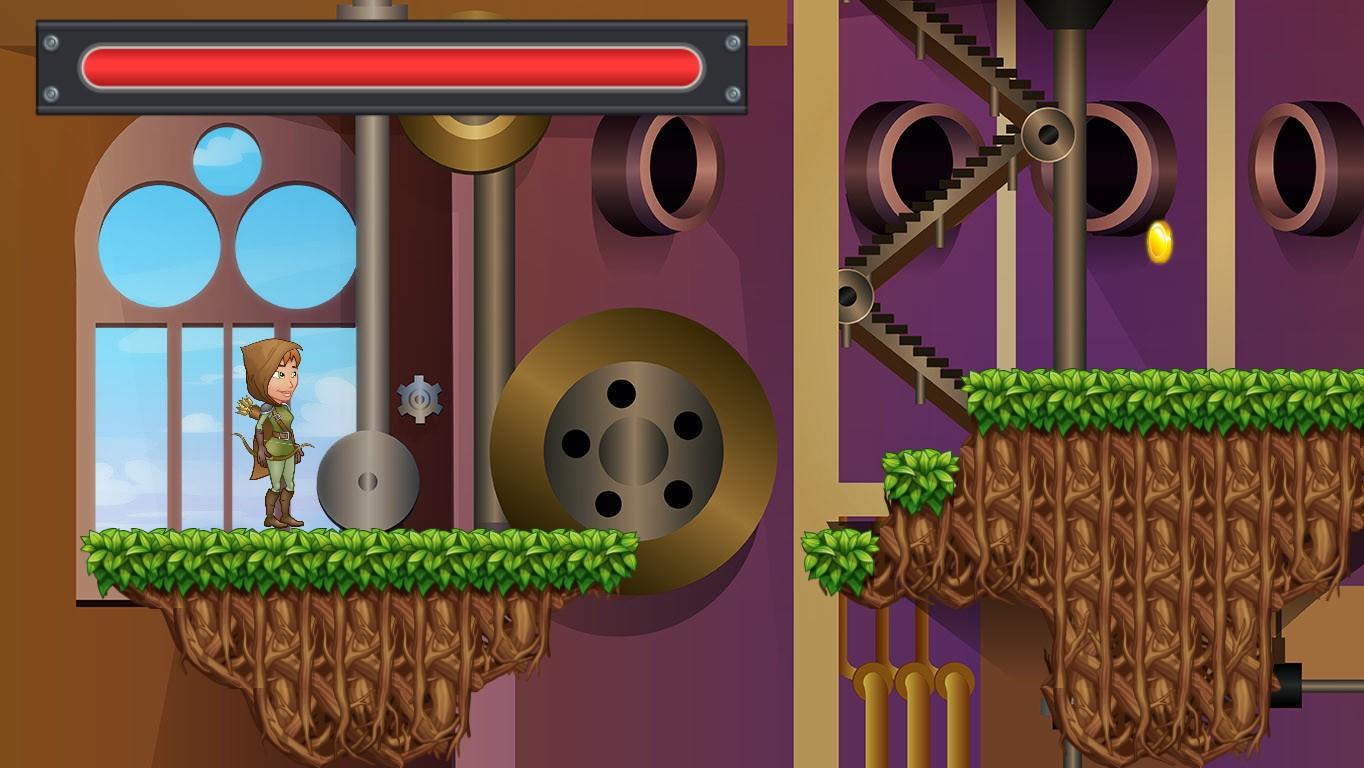Click the brass pulley on the zigzag stairs
Screen dimensions: 1364x768
(1046, 132)
